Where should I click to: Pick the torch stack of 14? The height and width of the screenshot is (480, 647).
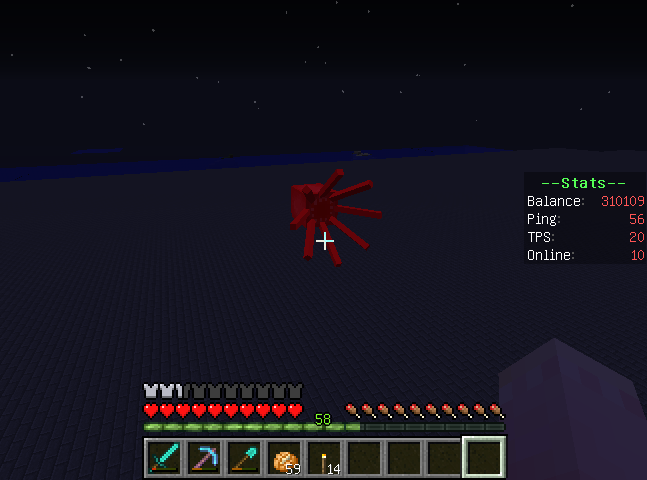pyautogui.click(x=324, y=457)
